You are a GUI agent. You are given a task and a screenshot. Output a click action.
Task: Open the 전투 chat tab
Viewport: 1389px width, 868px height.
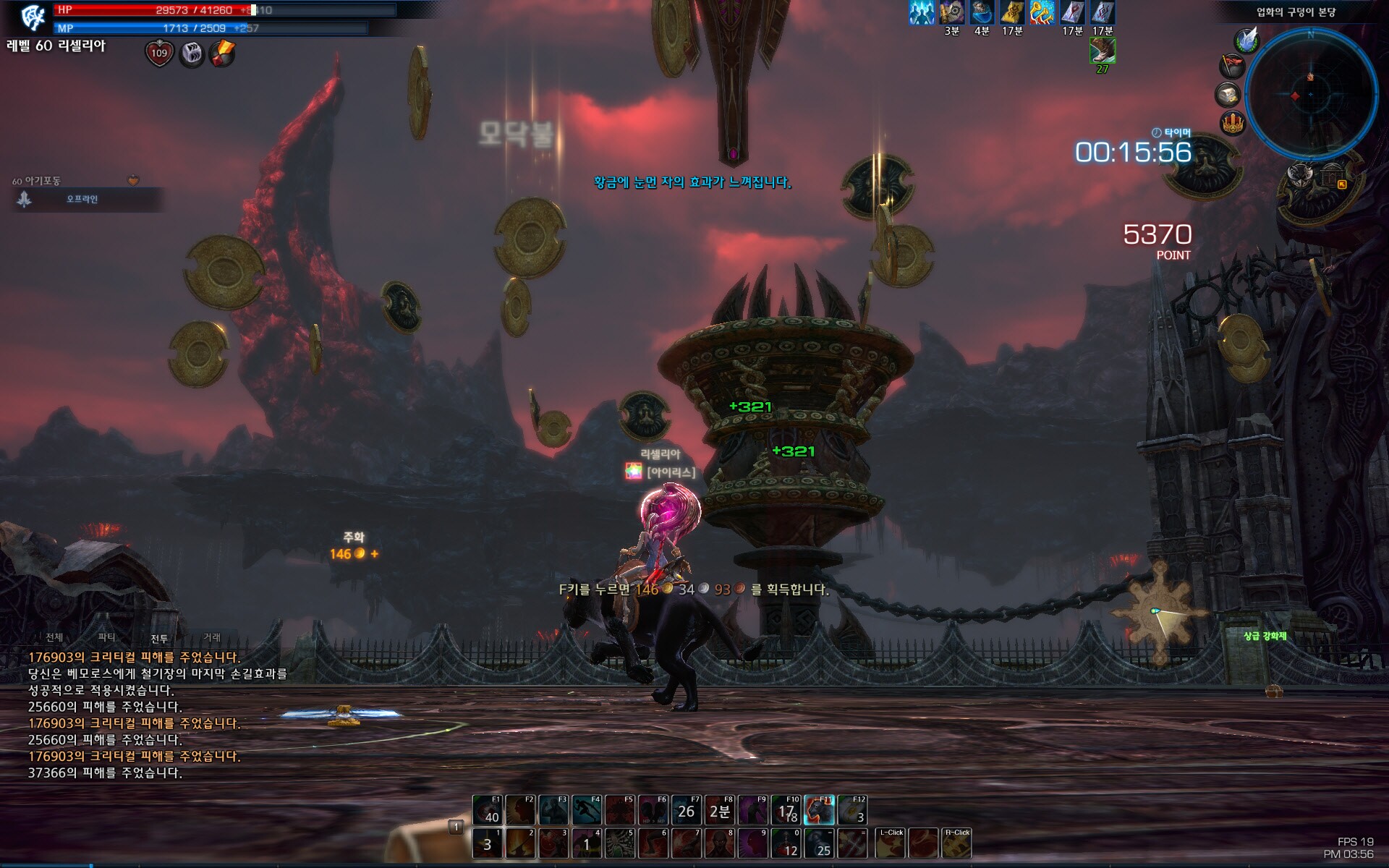pyautogui.click(x=159, y=638)
